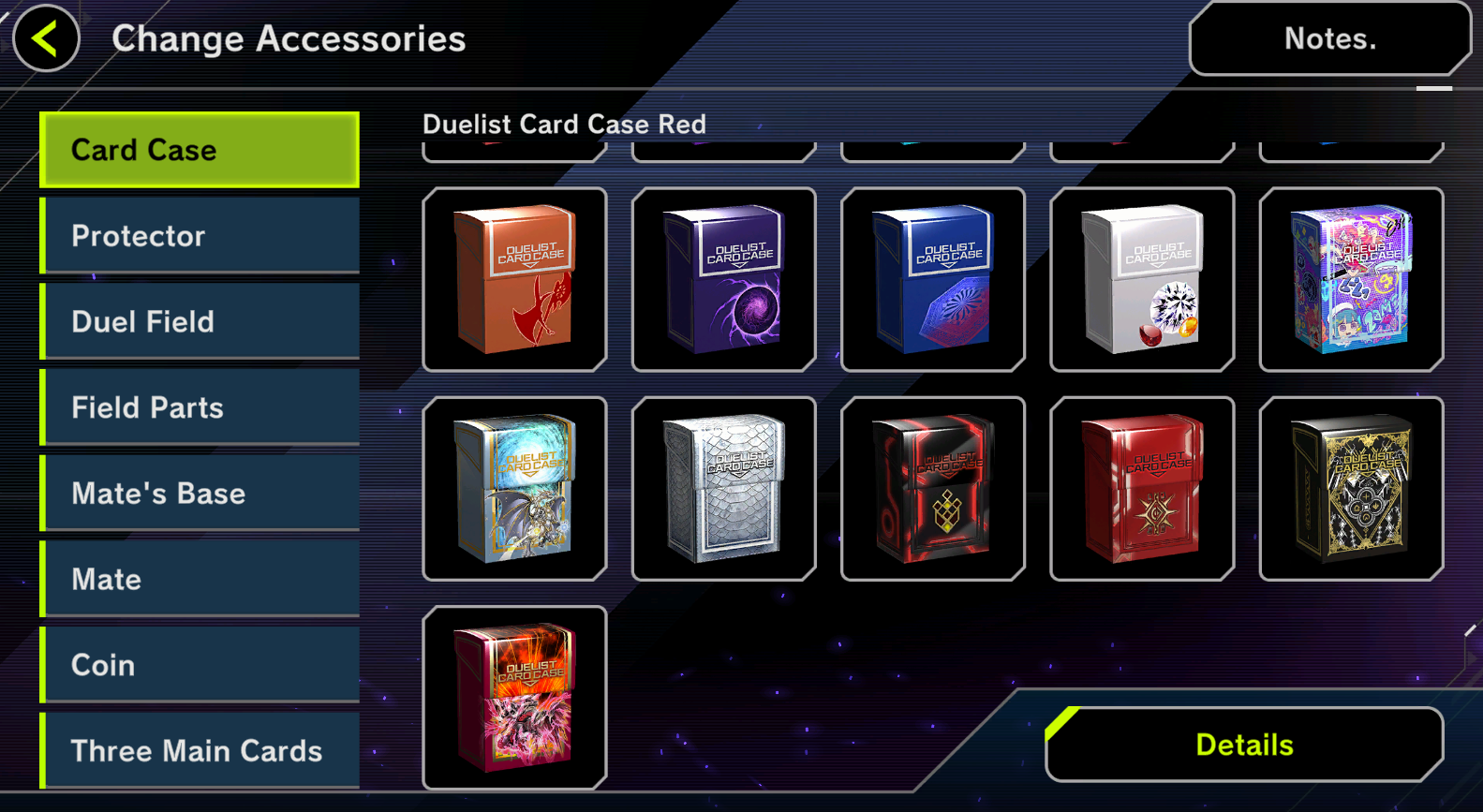This screenshot has height=812, width=1483.
Task: Open the Duel Field category
Action: point(200,321)
